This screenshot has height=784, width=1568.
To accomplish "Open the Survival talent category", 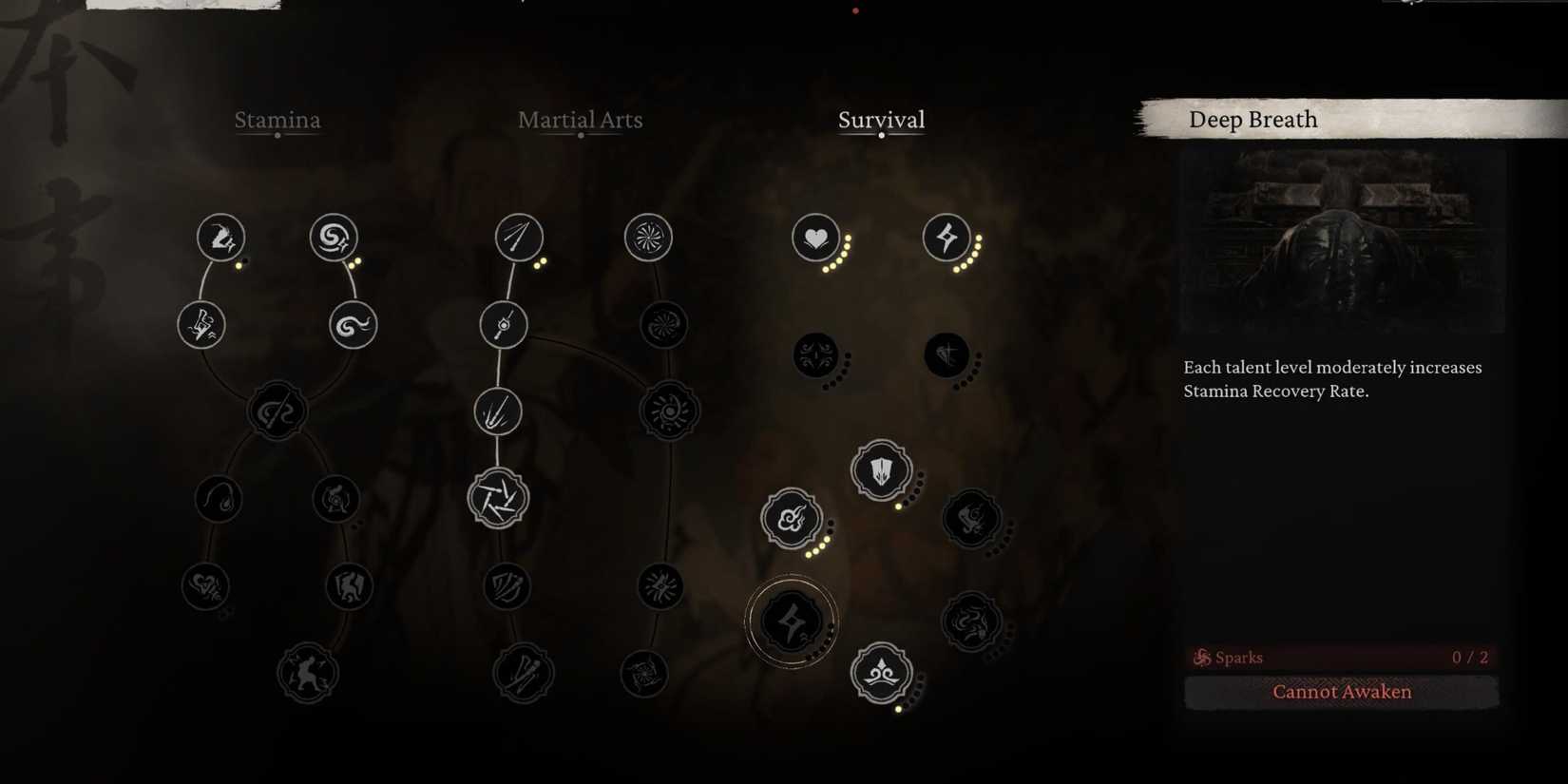I will [881, 120].
